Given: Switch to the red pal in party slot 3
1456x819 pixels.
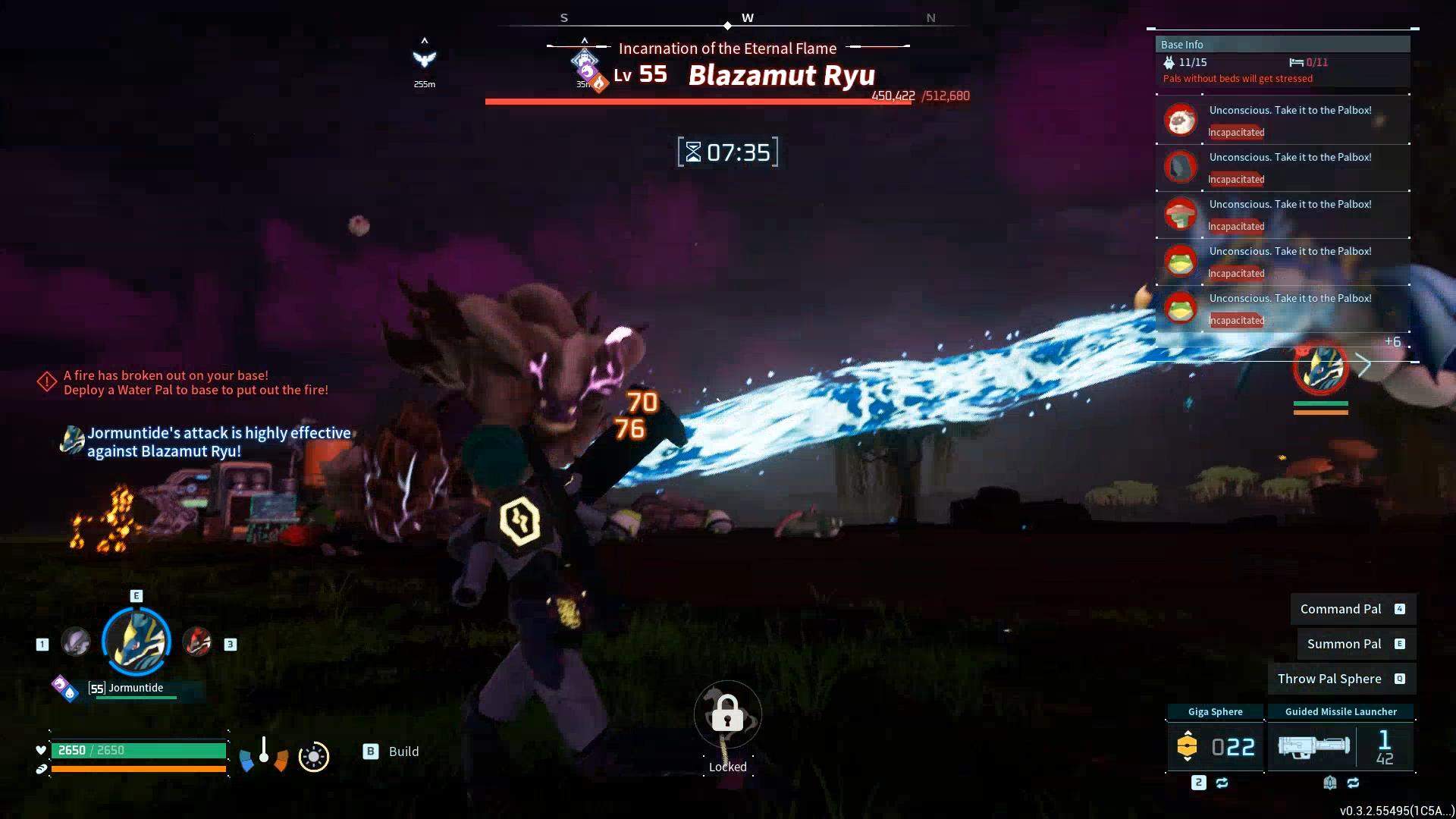Looking at the screenshot, I should click(198, 642).
